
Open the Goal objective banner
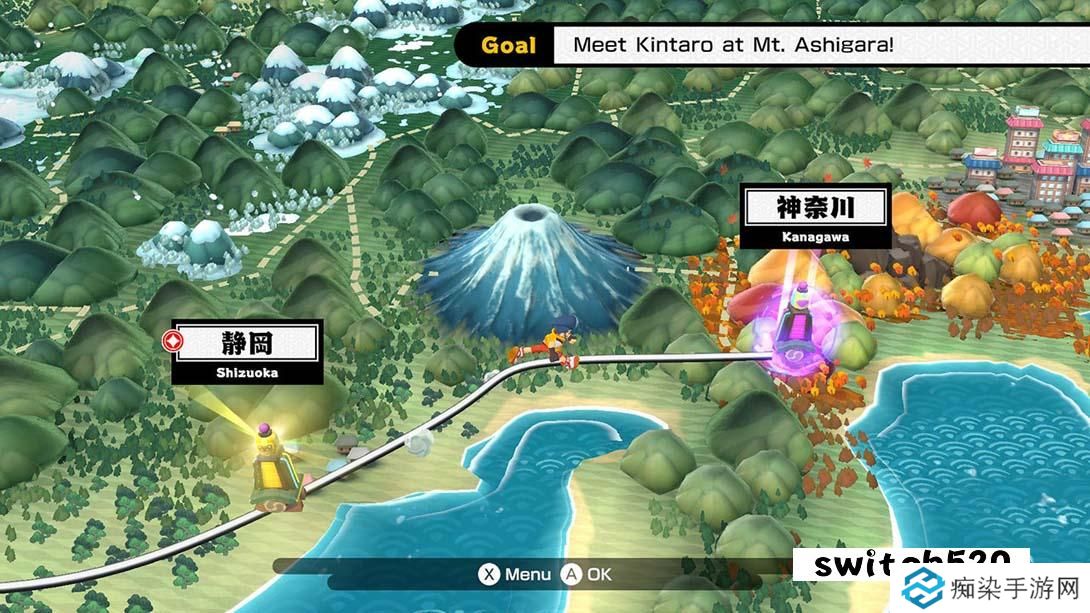tap(770, 45)
